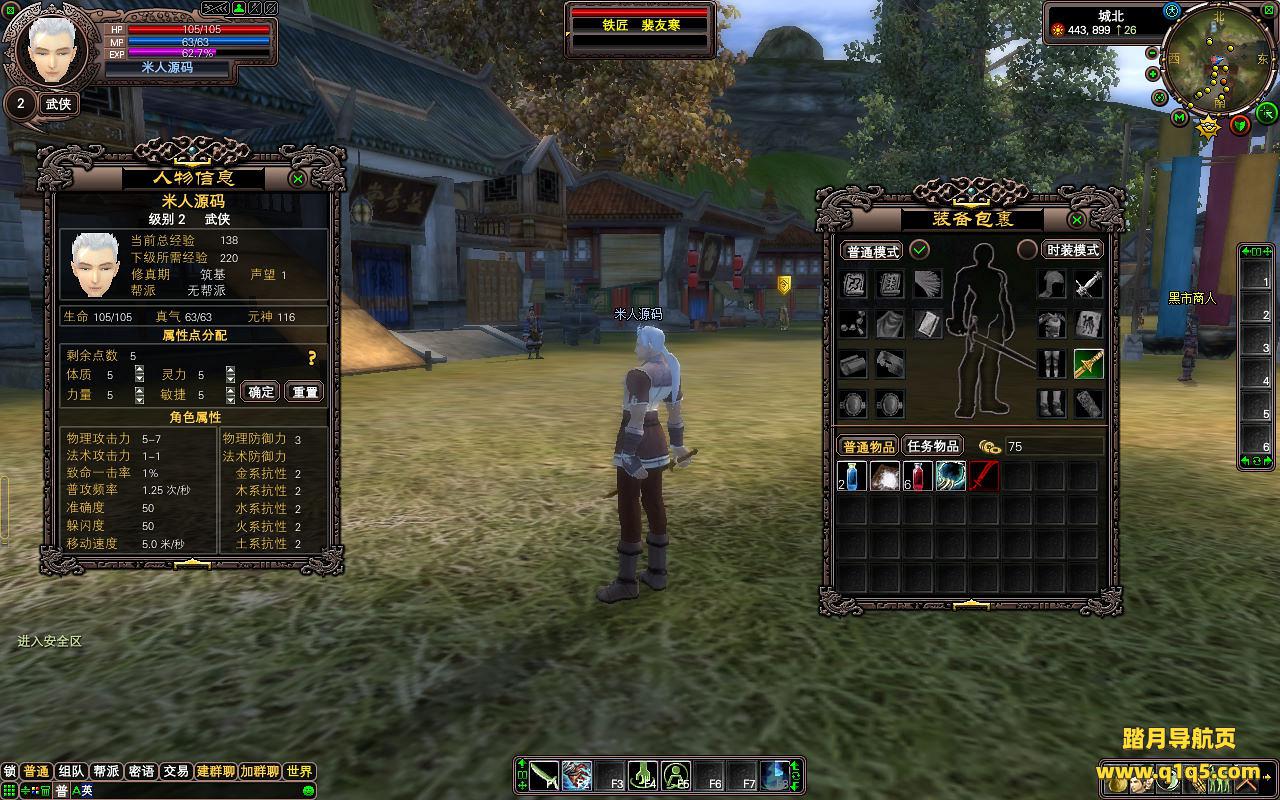
Task: Open the 任务物品 quest items tab
Action: 932,446
